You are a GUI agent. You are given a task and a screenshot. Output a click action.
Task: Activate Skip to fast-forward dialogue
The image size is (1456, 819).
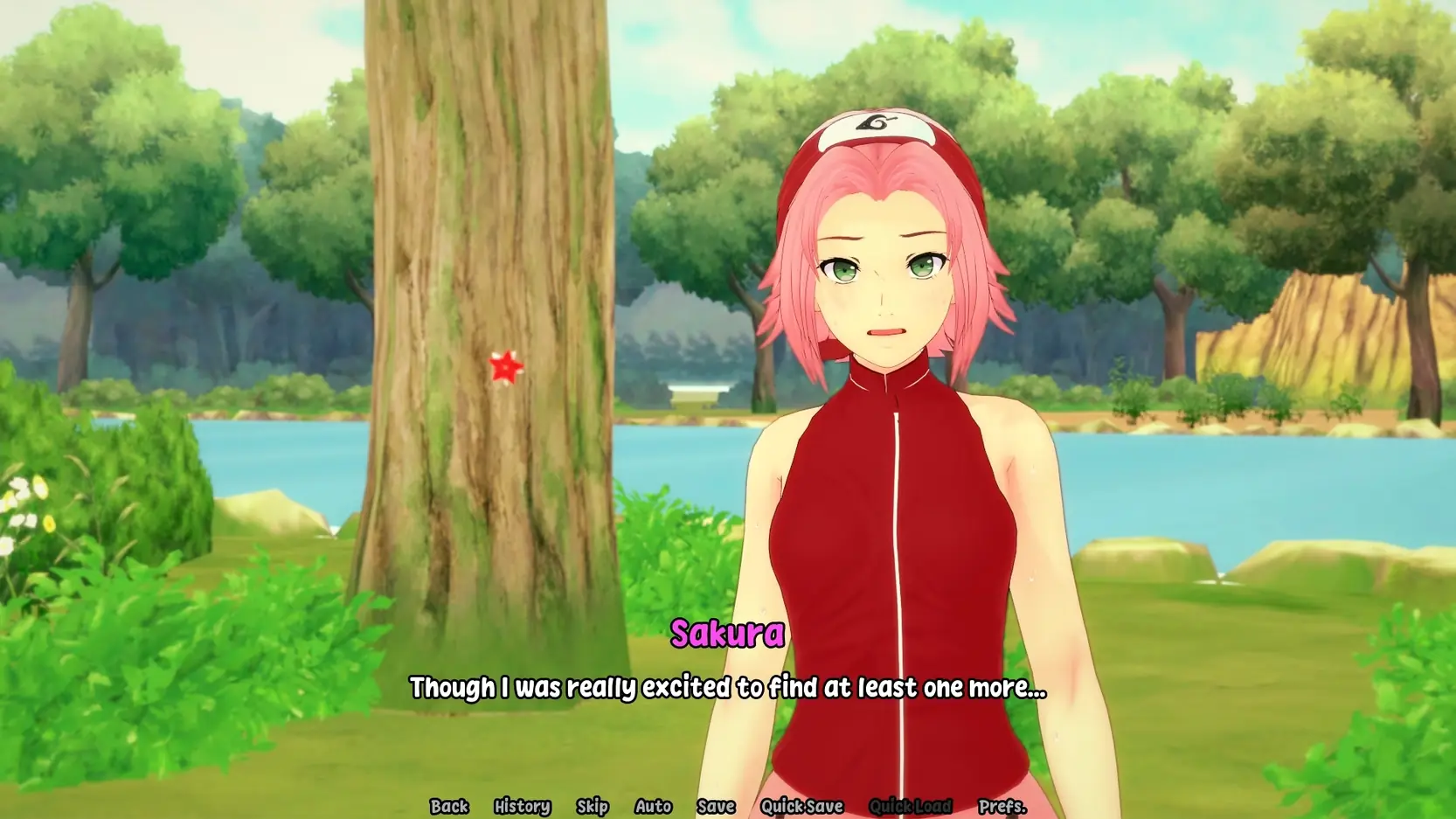(592, 806)
